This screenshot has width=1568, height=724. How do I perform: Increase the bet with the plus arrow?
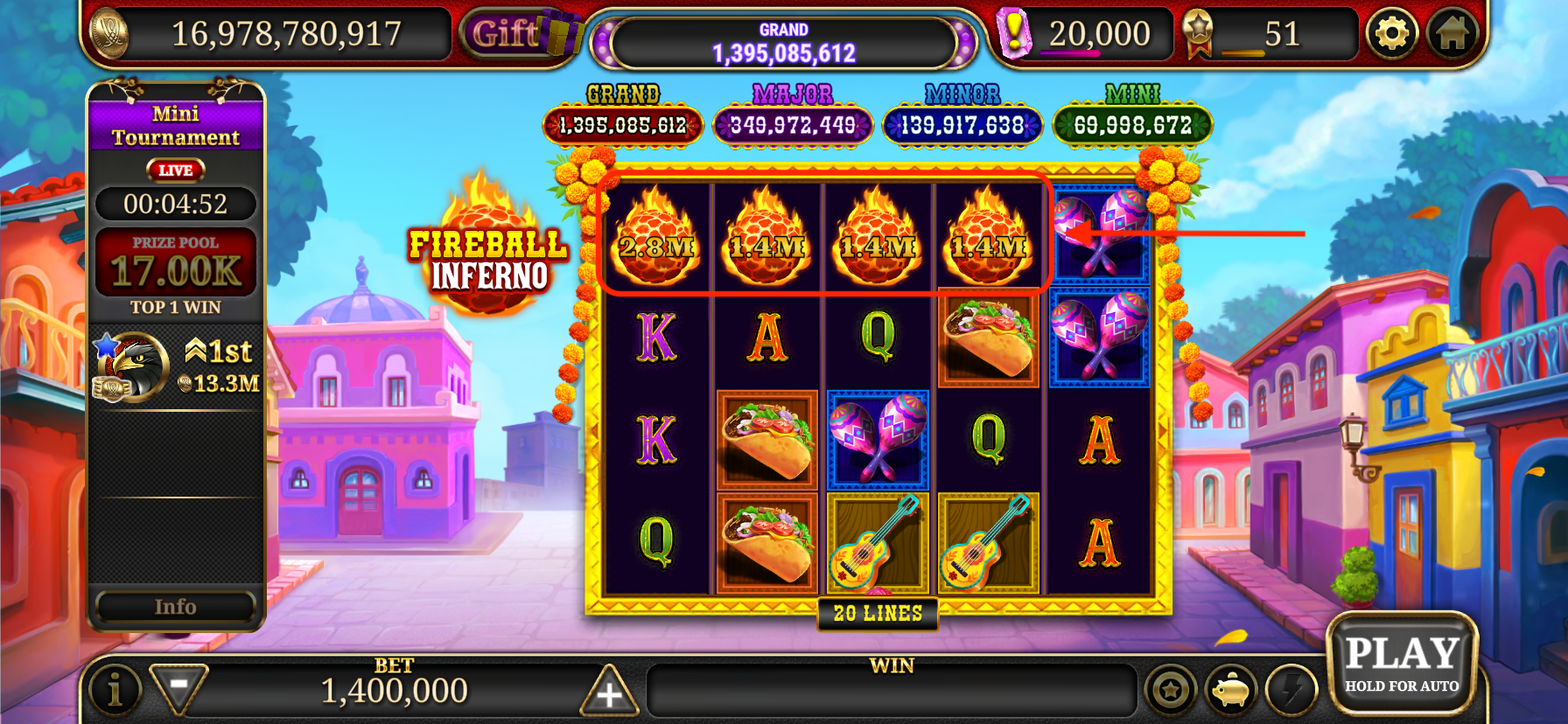(609, 691)
